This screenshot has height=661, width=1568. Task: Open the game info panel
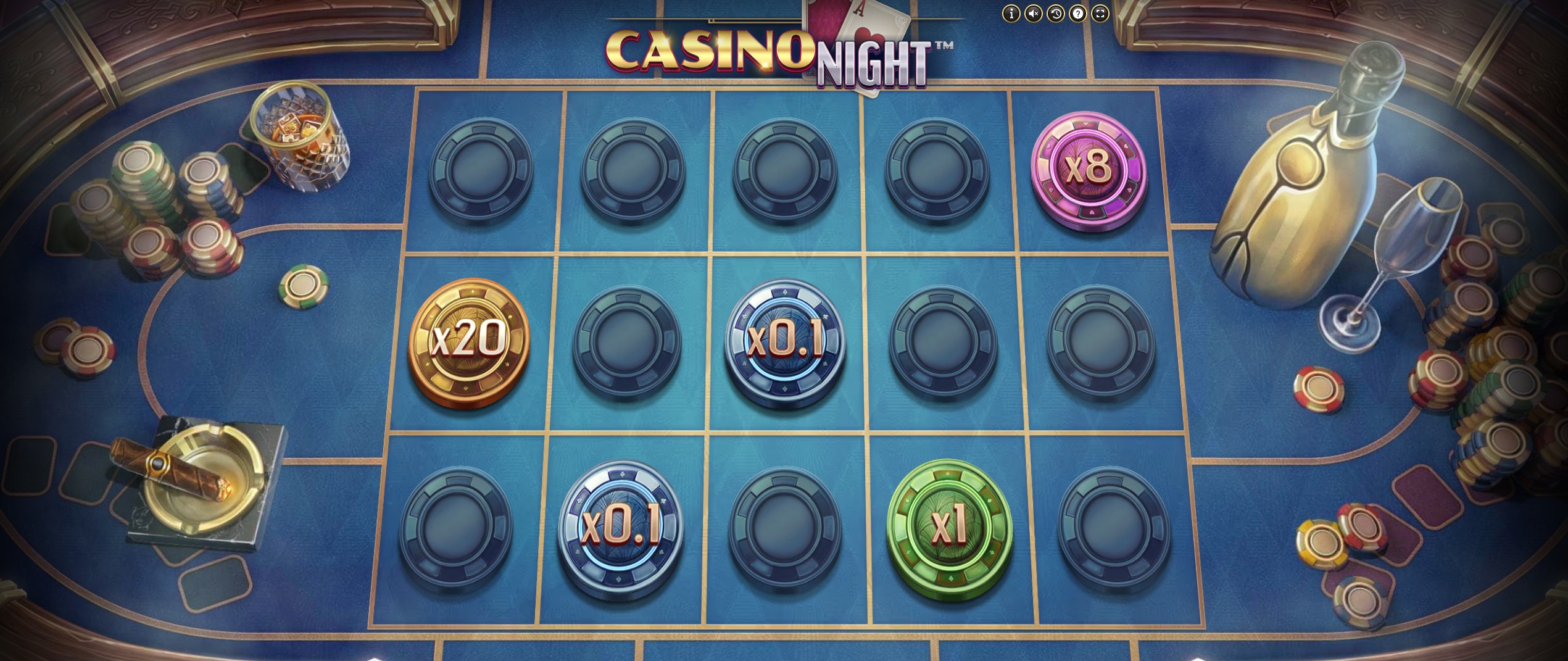click(1012, 12)
